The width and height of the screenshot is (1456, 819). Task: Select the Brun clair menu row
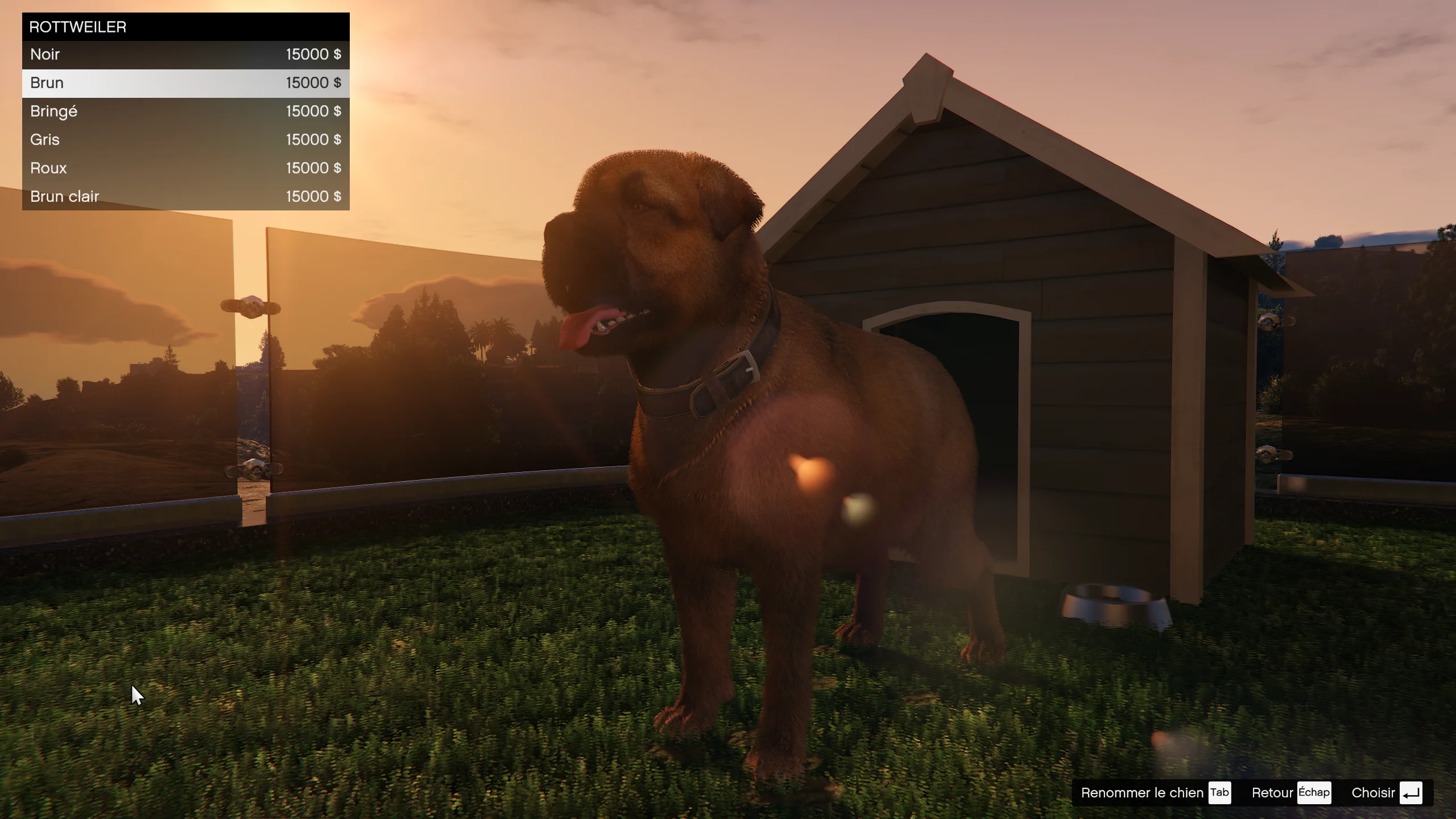click(x=185, y=197)
